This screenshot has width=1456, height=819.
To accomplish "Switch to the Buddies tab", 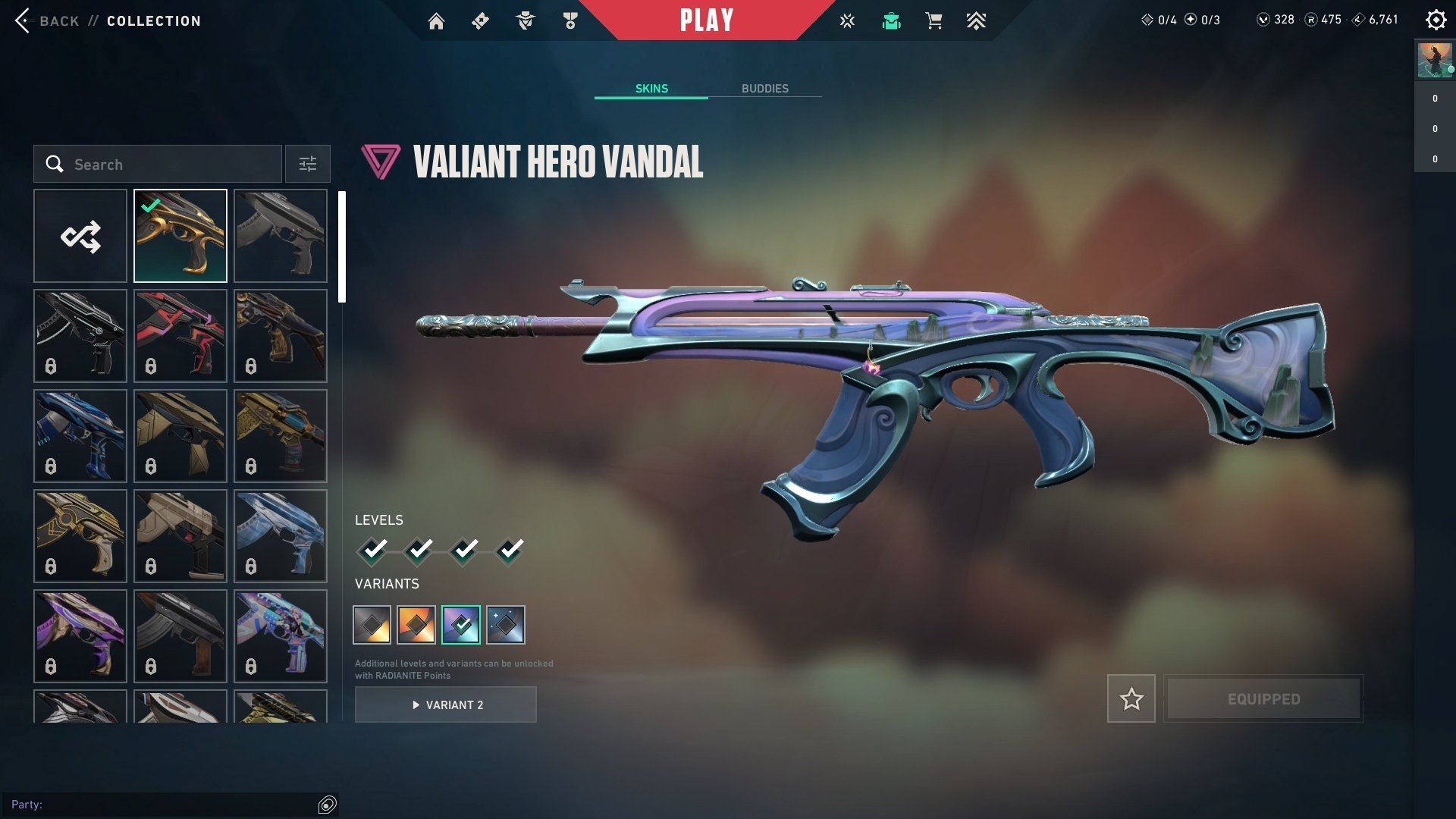I will (x=764, y=89).
